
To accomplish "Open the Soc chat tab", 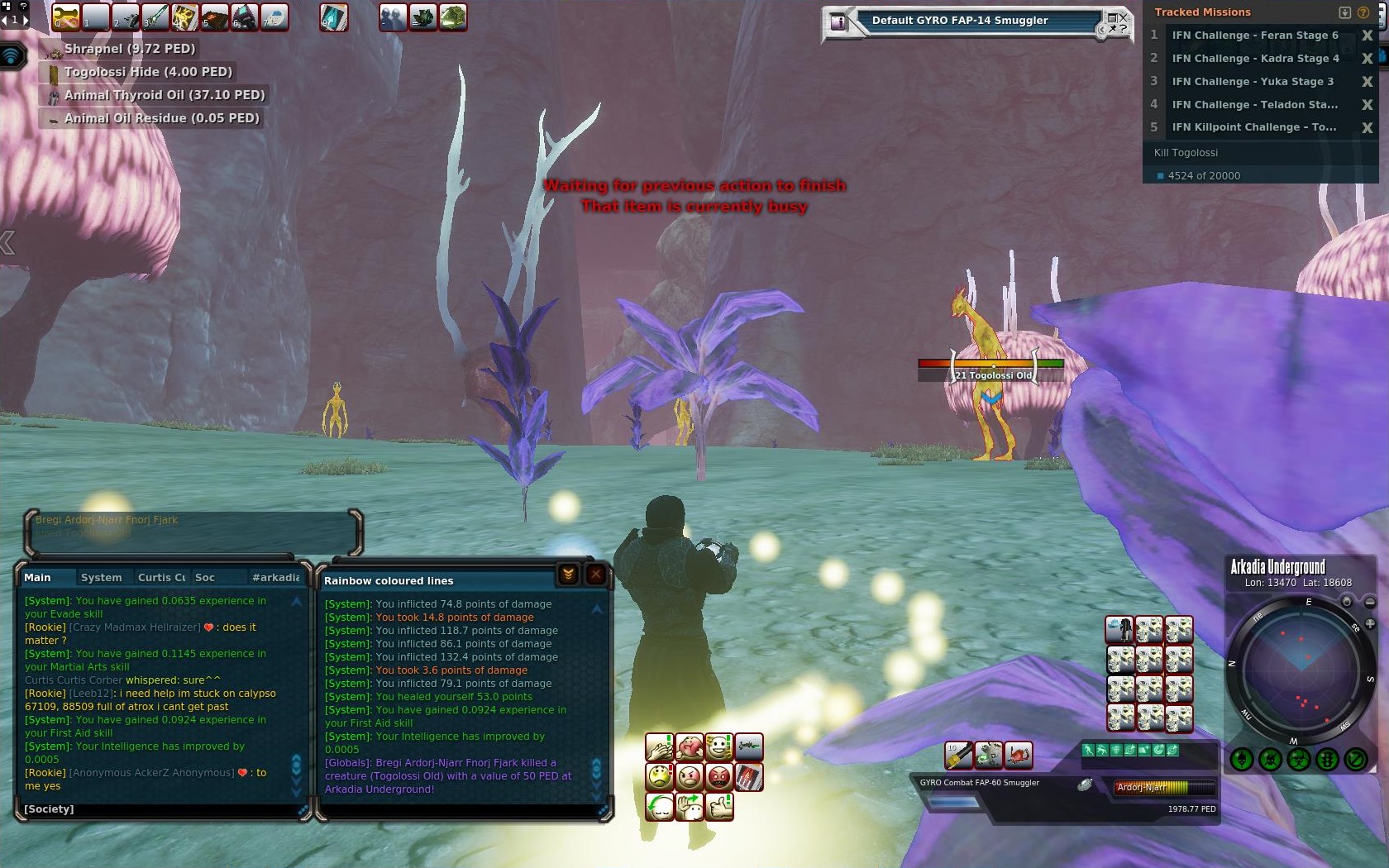I will tap(205, 578).
